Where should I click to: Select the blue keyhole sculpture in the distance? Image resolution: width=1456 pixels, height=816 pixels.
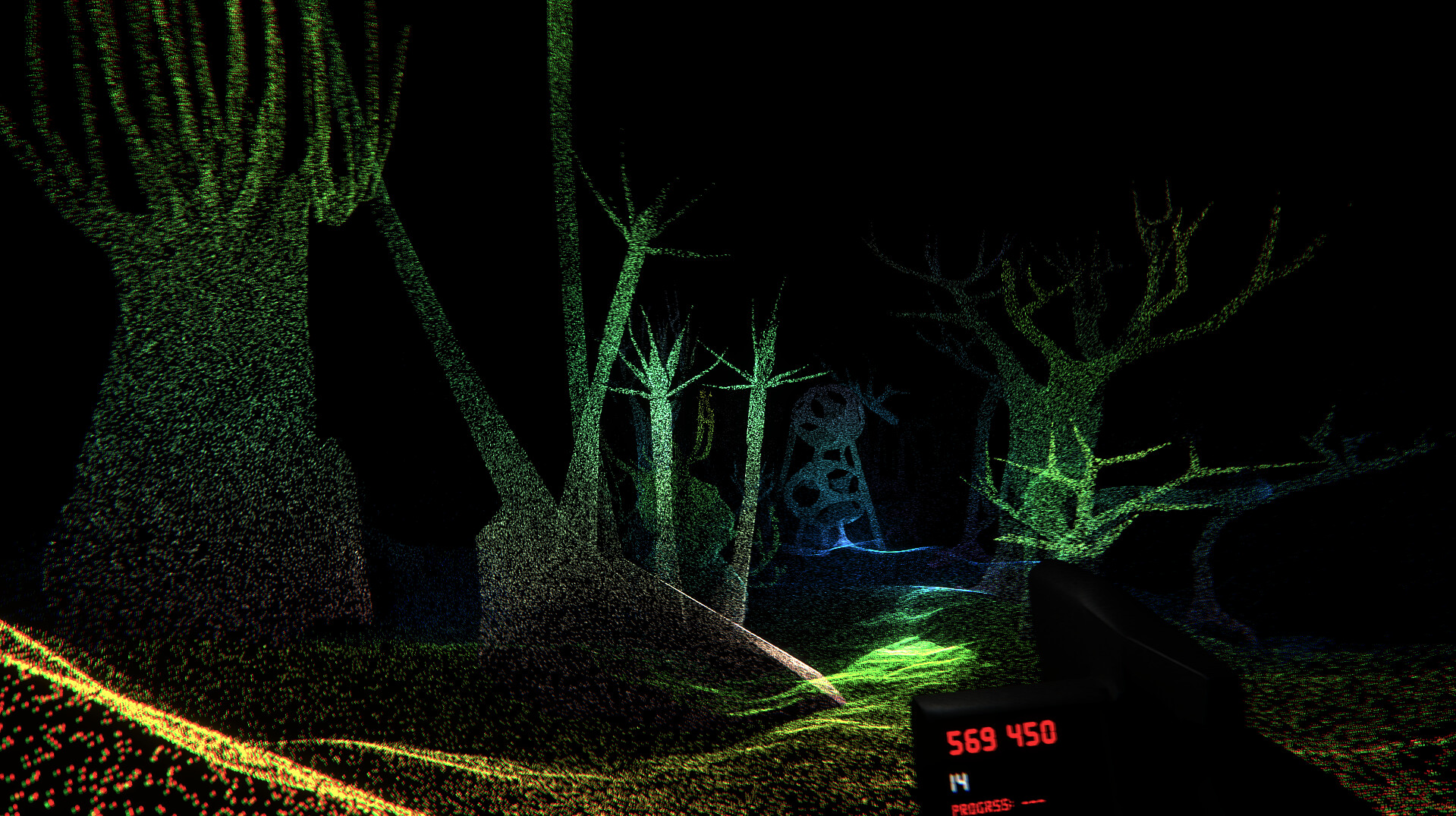pyautogui.click(x=827, y=455)
